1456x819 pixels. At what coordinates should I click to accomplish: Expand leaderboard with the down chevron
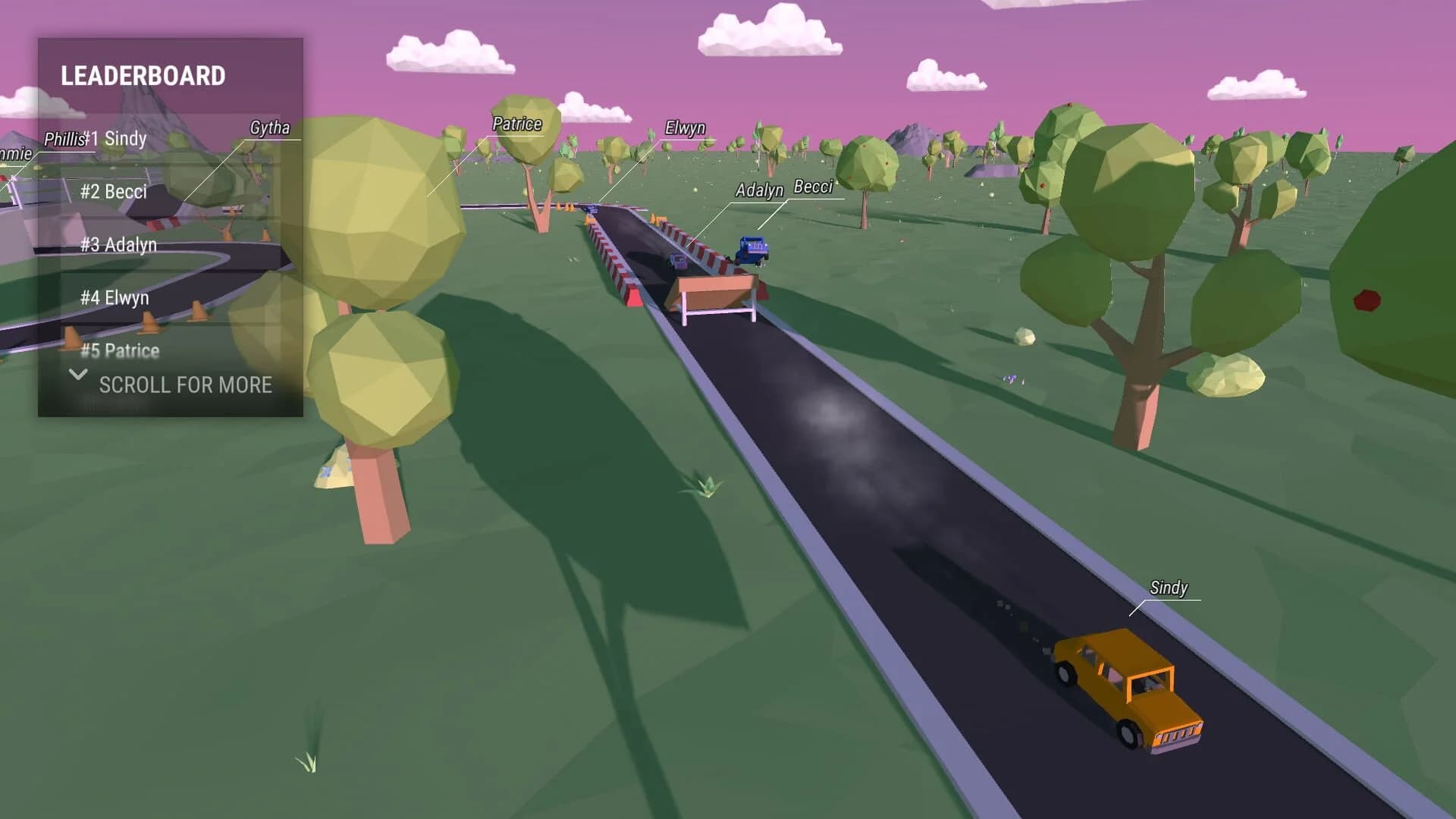coord(77,375)
